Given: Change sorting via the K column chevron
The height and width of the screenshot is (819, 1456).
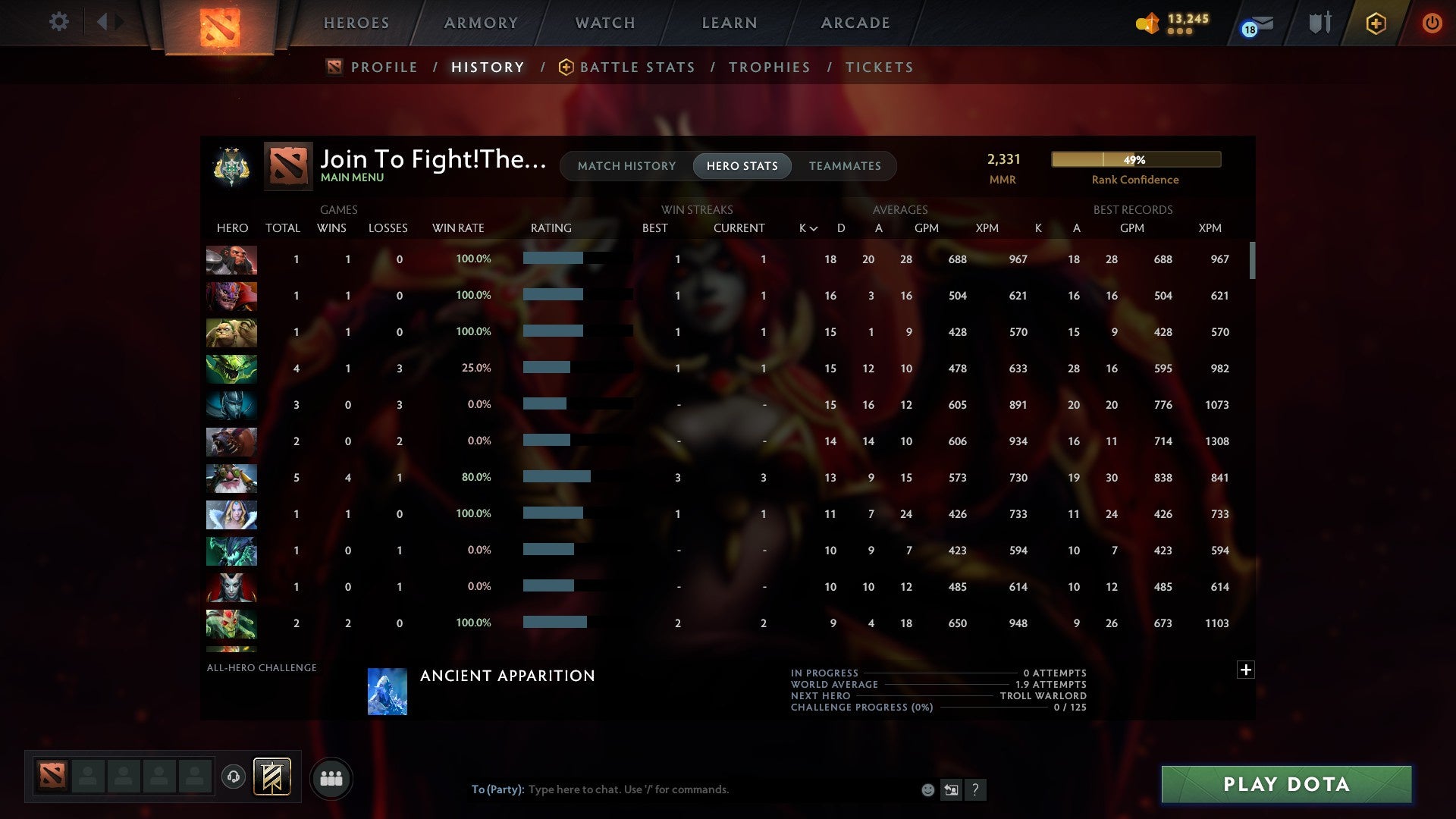Looking at the screenshot, I should [814, 227].
